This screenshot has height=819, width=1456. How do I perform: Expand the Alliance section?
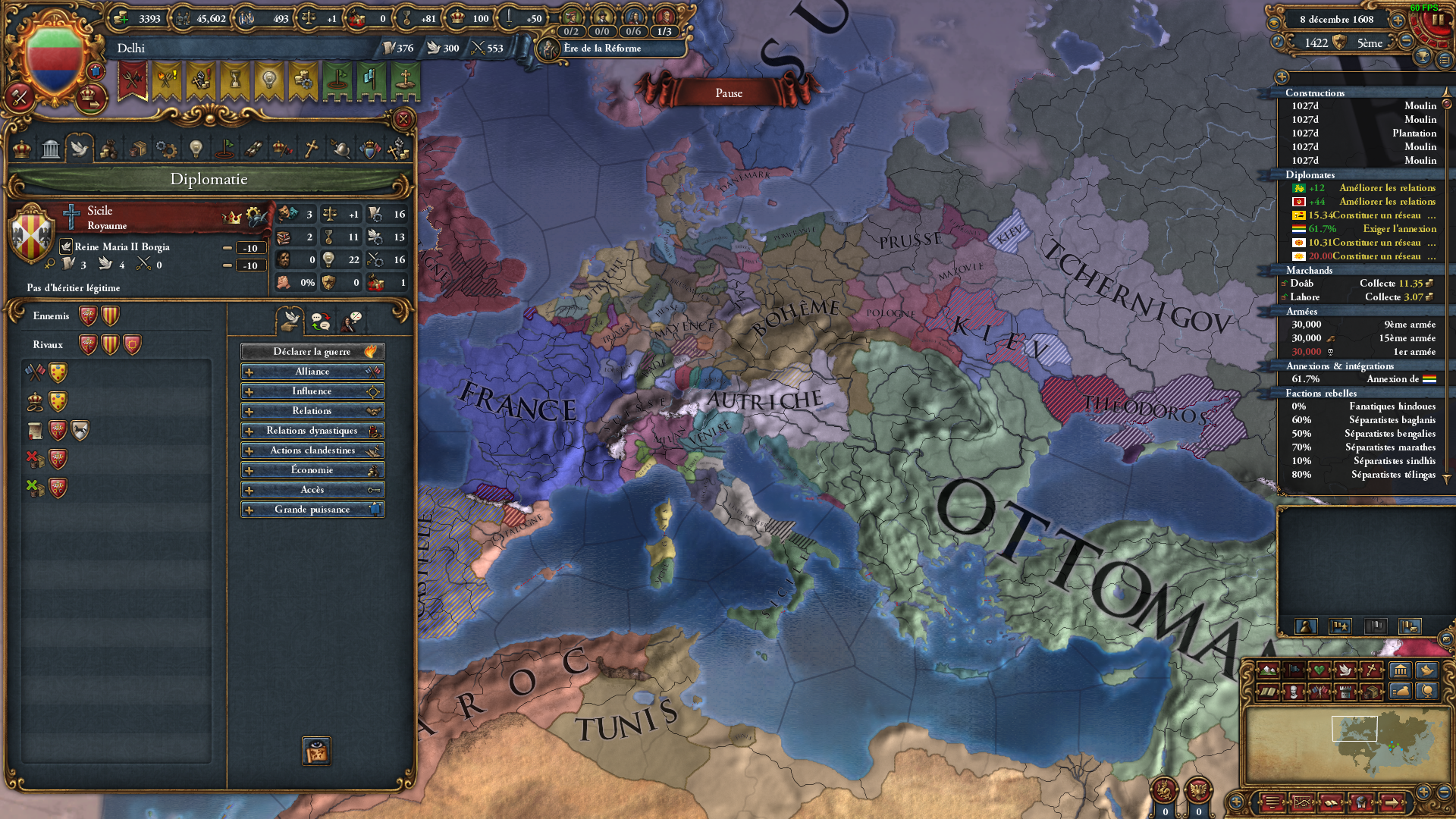click(311, 371)
